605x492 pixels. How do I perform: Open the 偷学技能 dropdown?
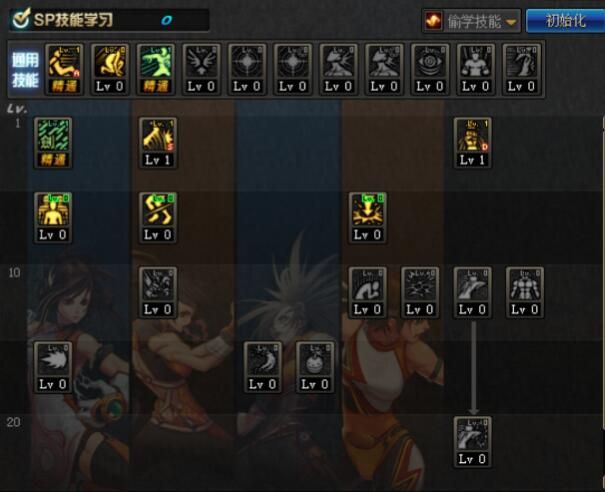(471, 20)
